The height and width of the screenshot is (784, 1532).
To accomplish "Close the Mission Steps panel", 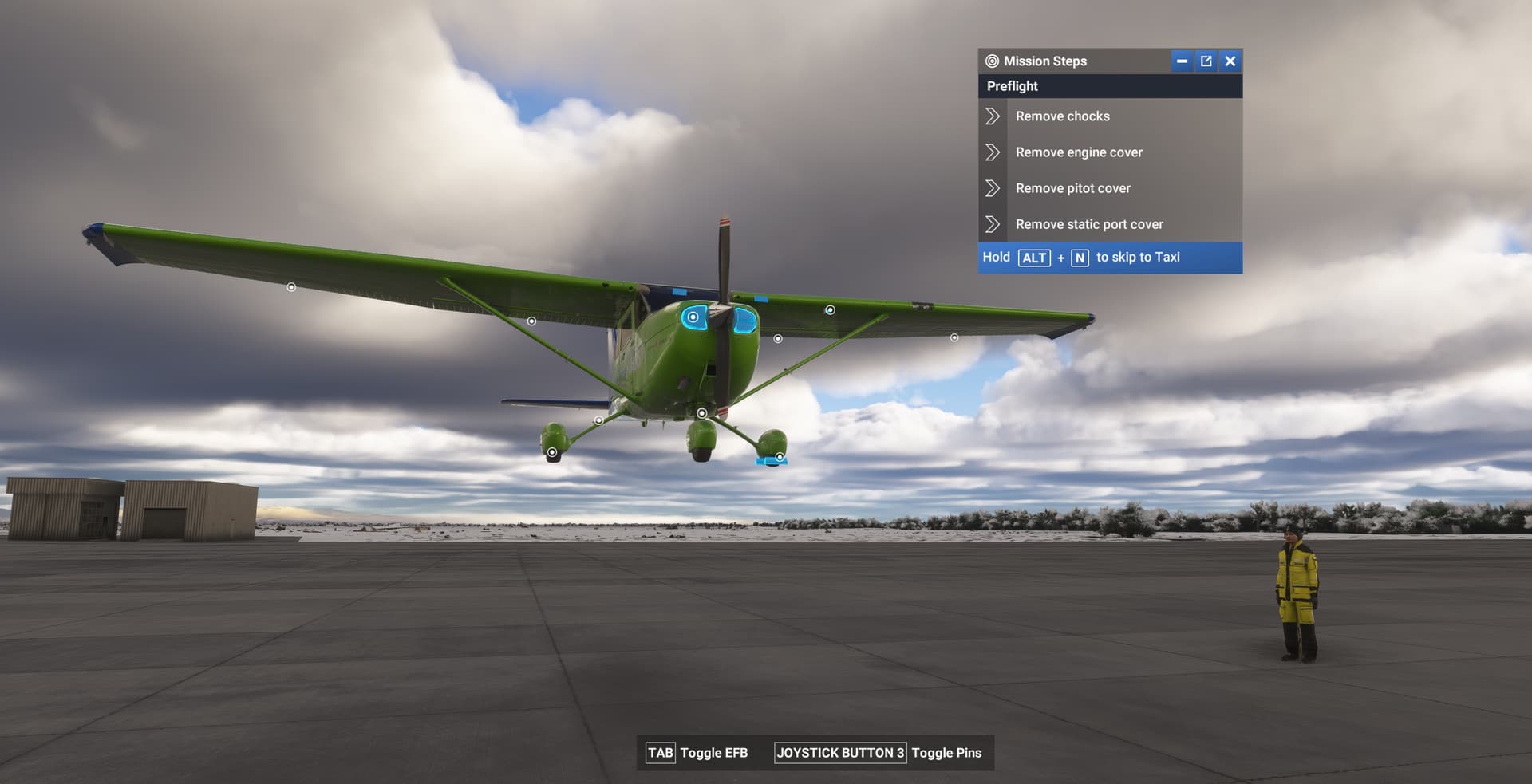I will (x=1230, y=61).
